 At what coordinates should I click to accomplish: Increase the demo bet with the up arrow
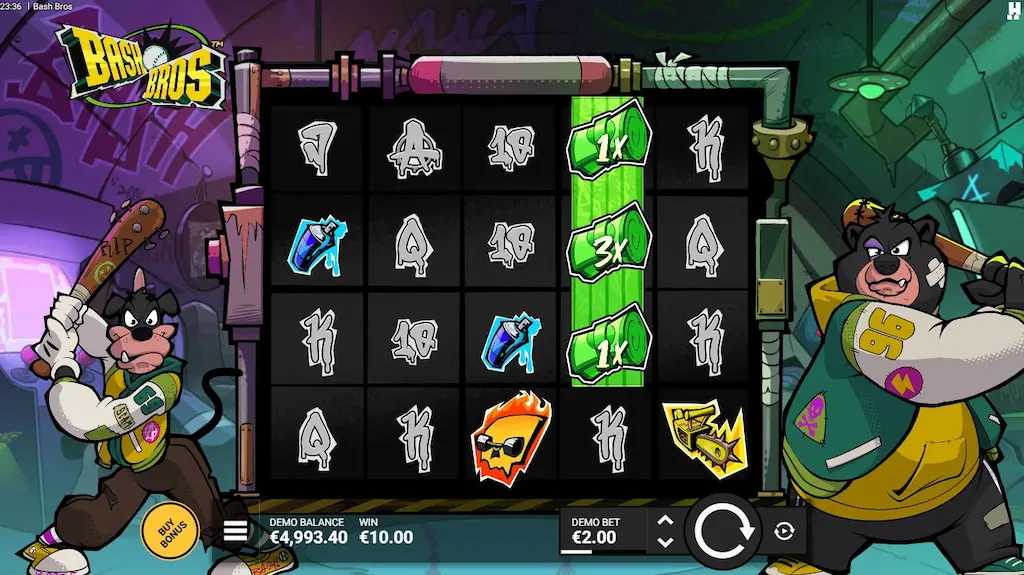point(665,520)
